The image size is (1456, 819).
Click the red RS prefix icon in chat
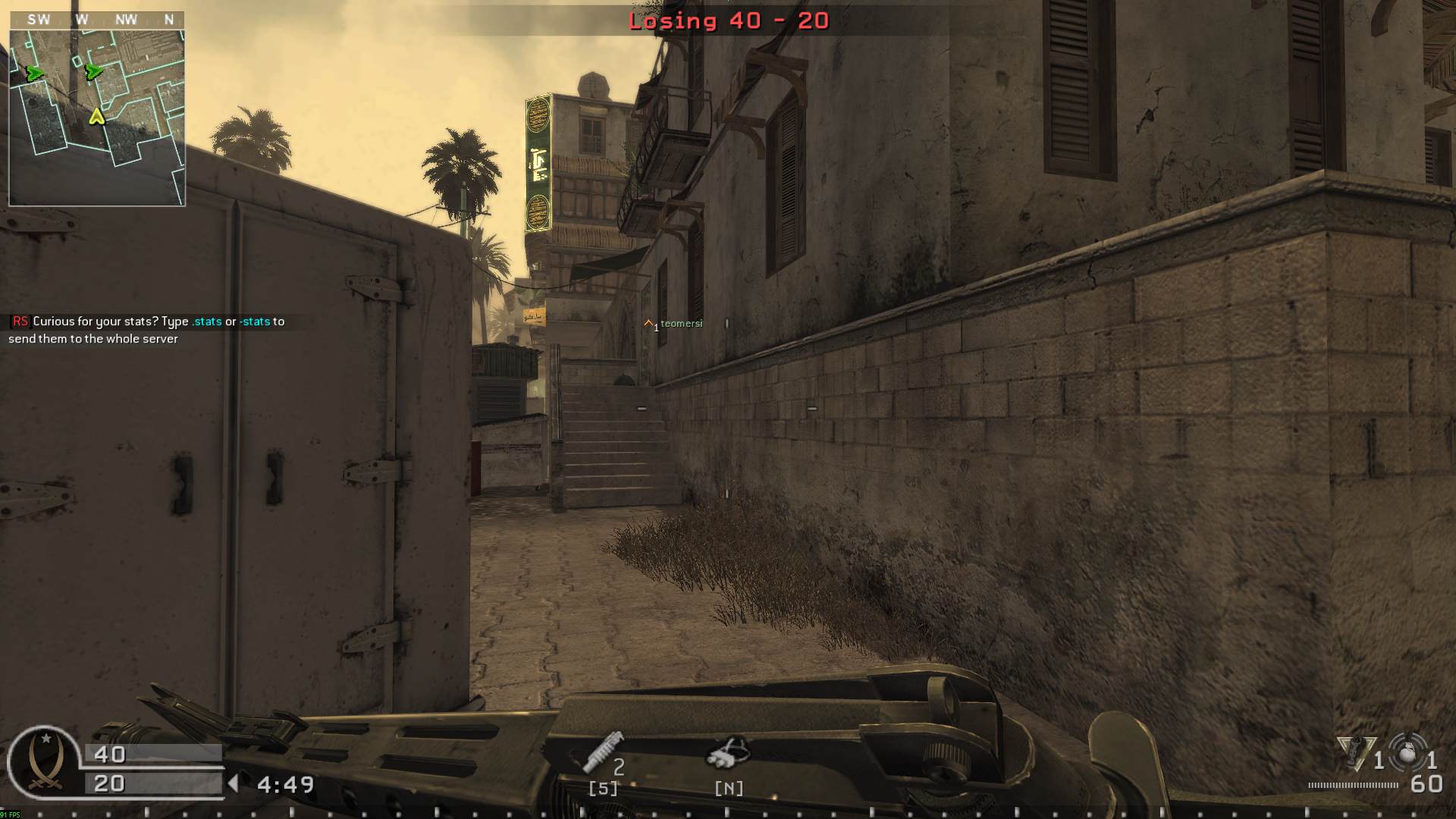(18, 321)
